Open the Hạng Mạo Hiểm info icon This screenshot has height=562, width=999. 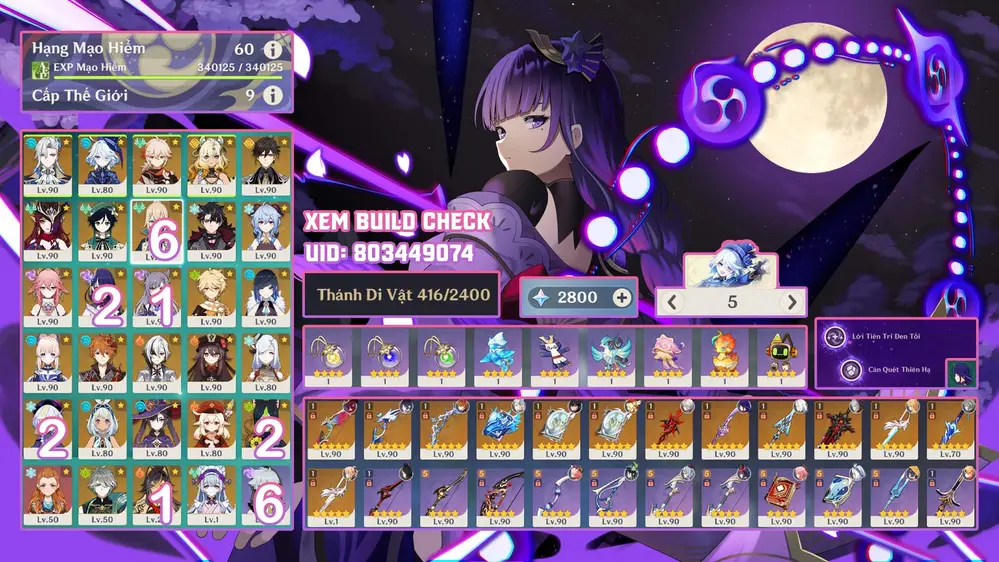[272, 49]
